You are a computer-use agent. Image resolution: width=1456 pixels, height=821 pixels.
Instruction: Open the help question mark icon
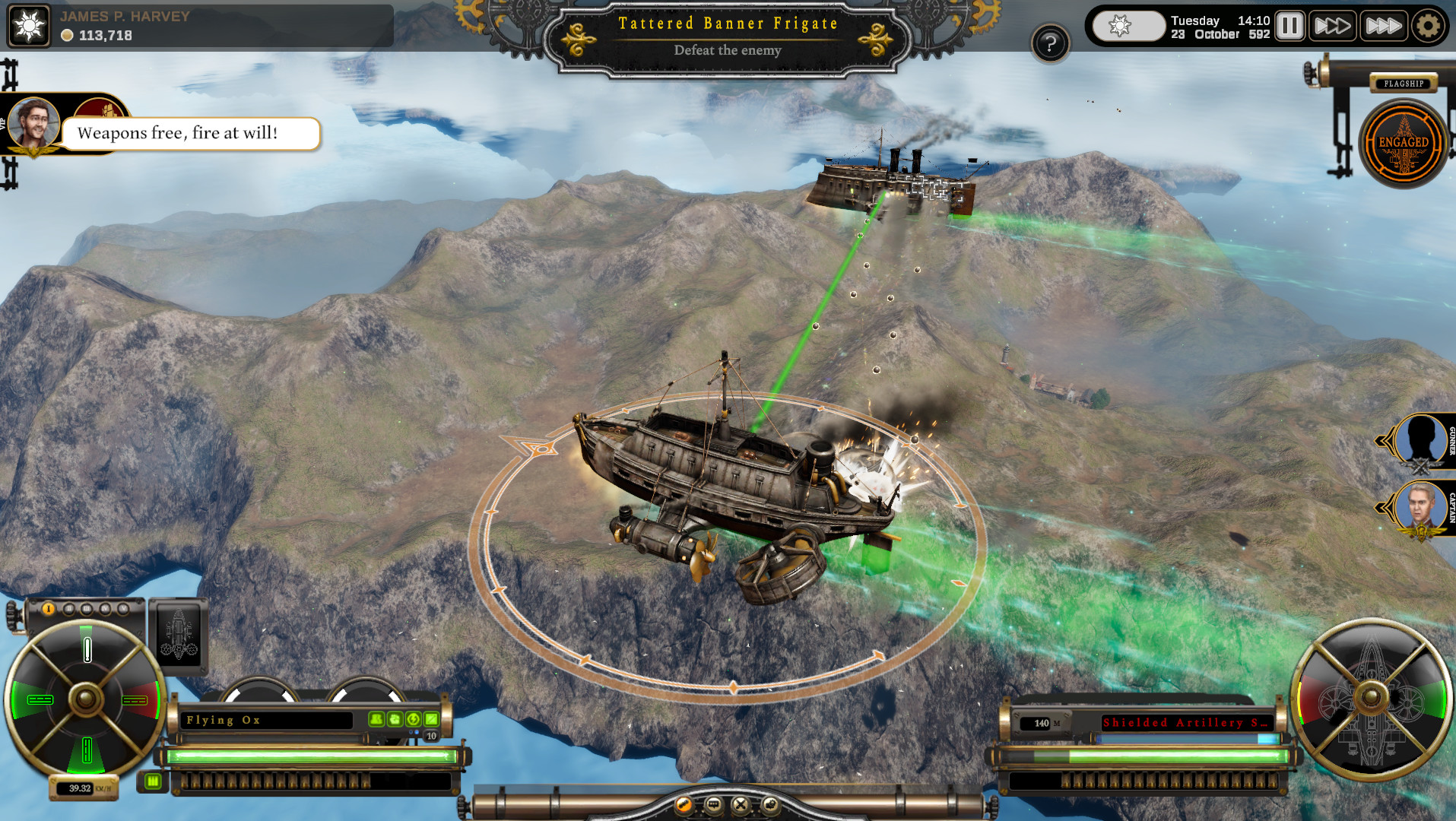(x=1050, y=43)
